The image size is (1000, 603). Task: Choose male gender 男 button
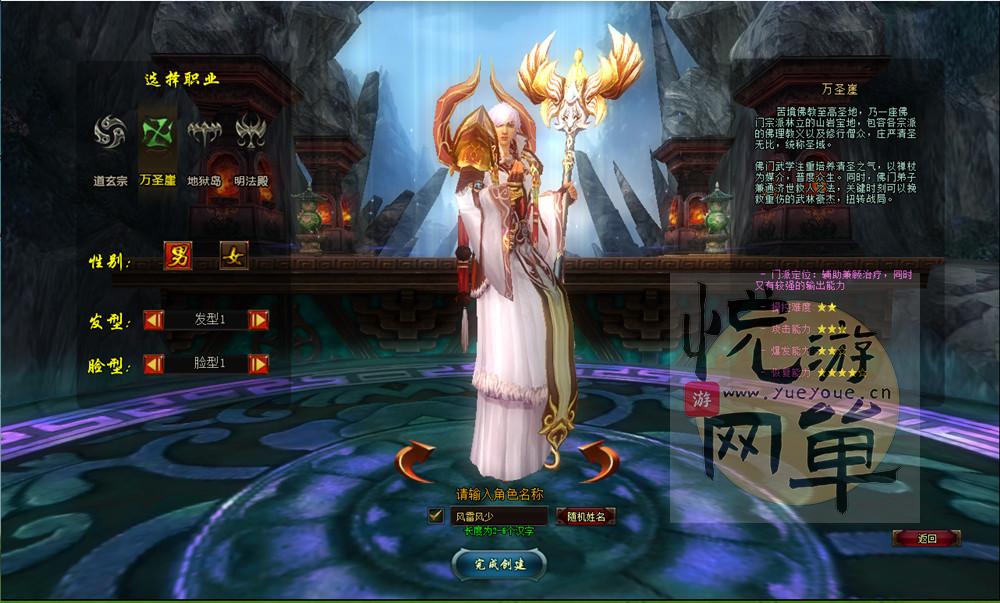click(x=178, y=257)
